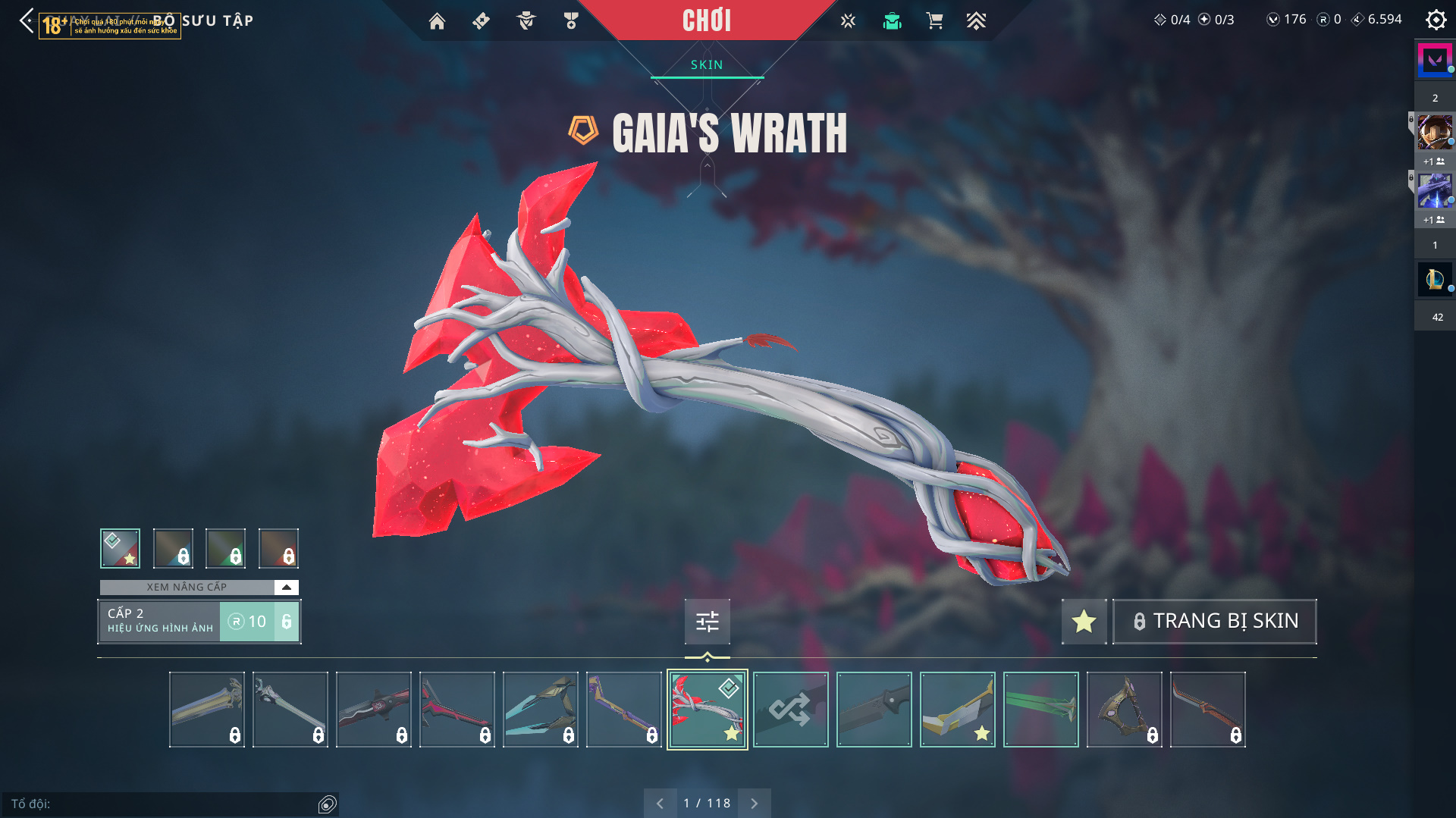Open the home screen

pos(437,21)
